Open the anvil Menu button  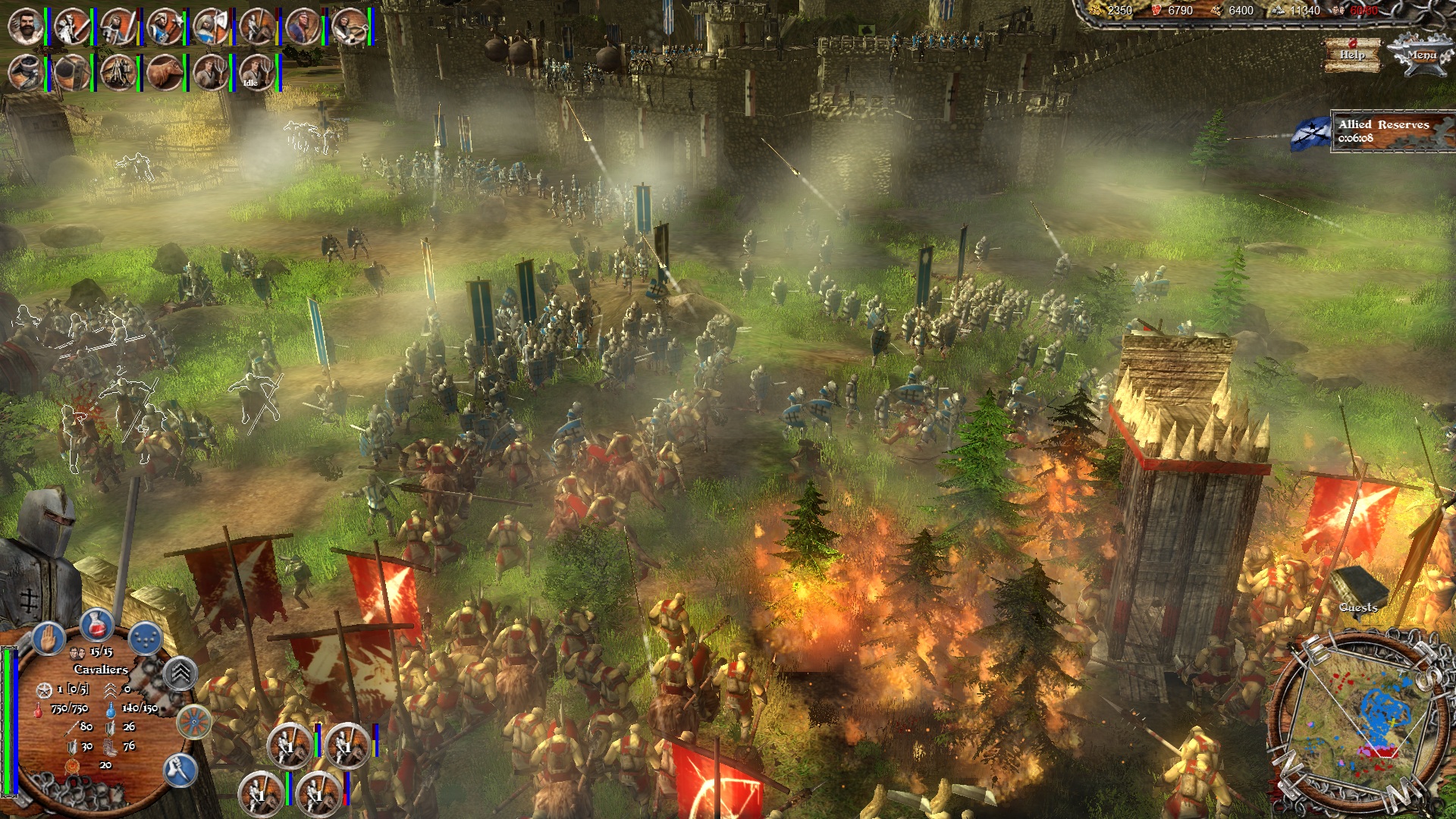click(1420, 56)
